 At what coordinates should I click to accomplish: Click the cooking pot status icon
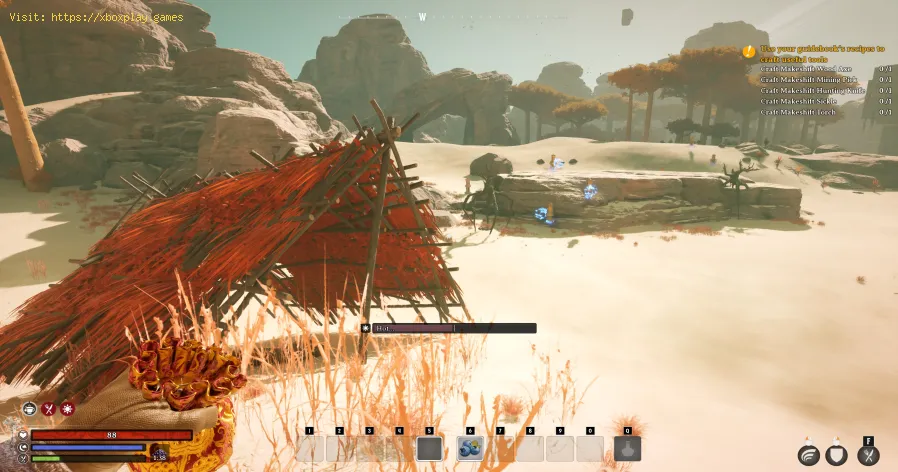[x=29, y=409]
